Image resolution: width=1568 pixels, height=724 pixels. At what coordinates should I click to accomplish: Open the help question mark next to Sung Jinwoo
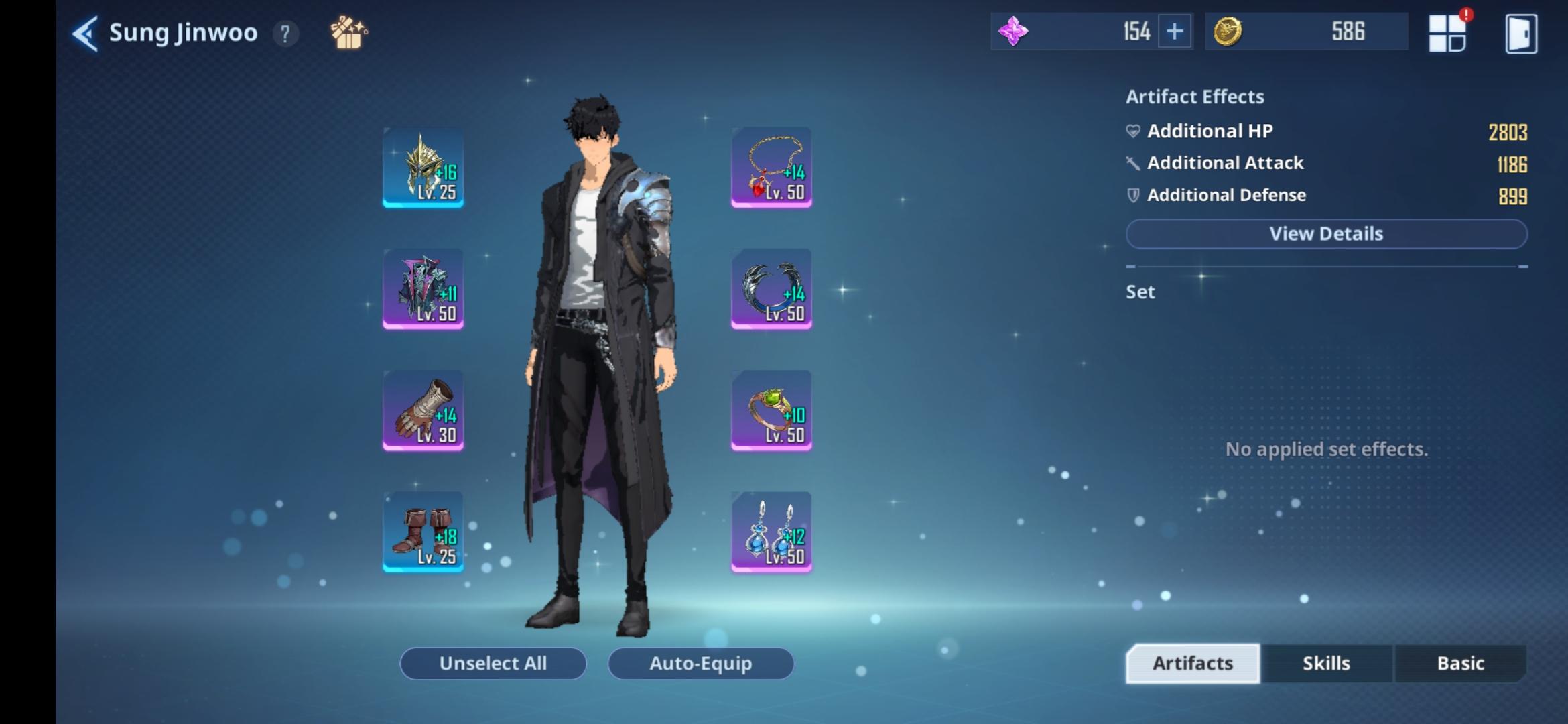click(x=286, y=33)
